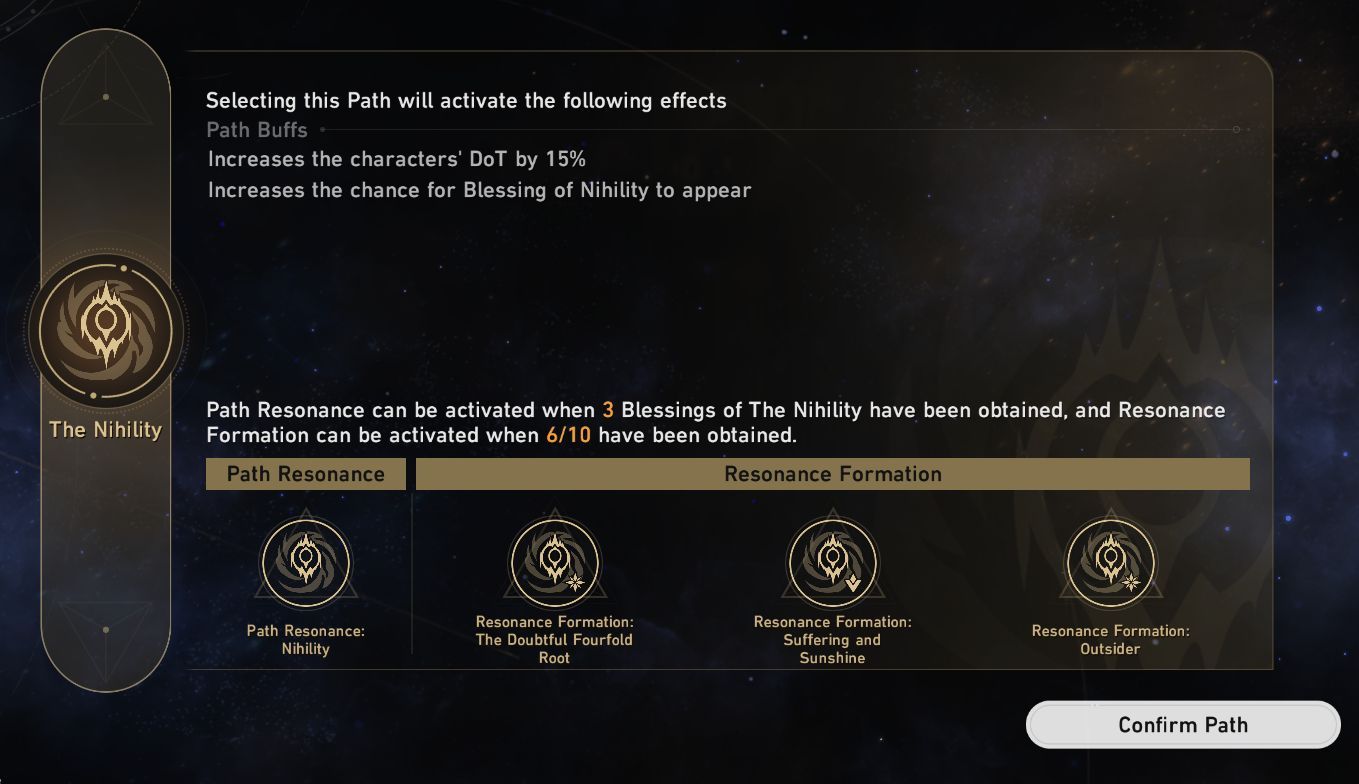Select the Resonance Formation header tab
Image resolution: width=1359 pixels, height=784 pixels.
(x=833, y=473)
